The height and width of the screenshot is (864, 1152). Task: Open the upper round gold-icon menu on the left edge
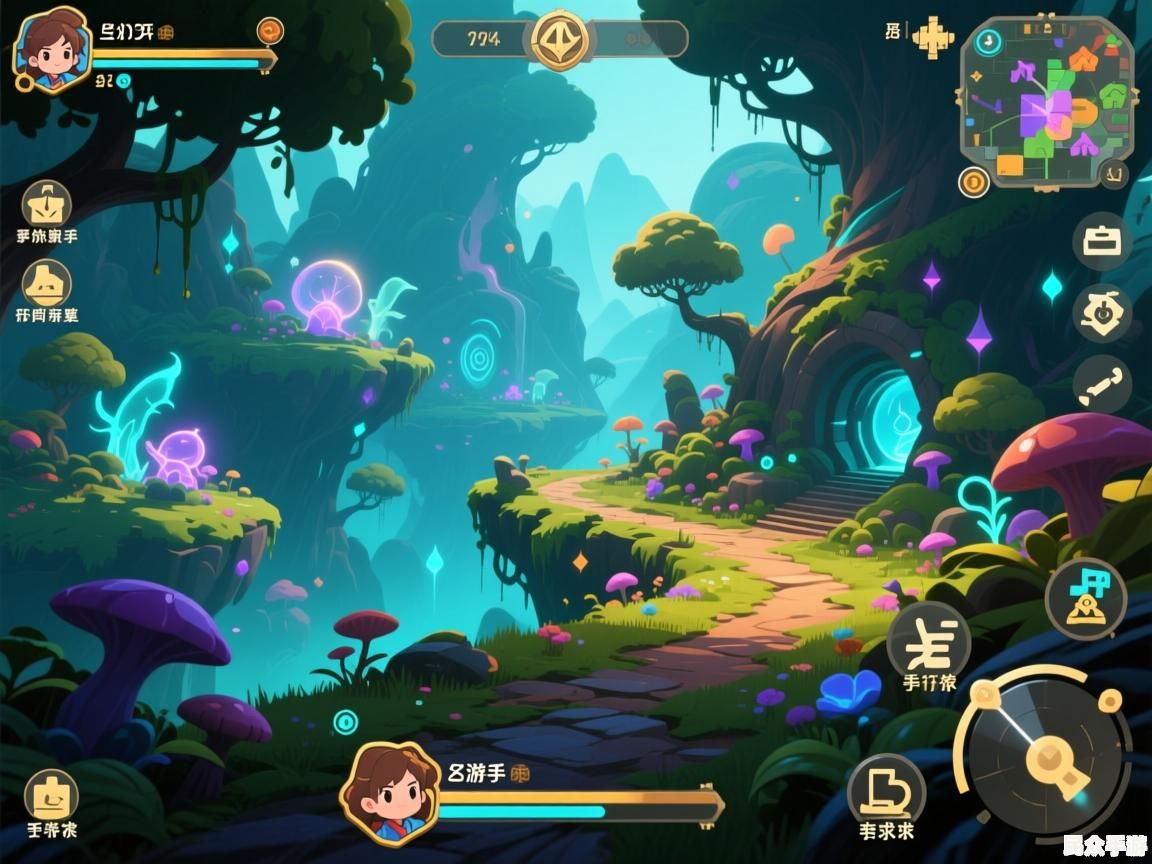point(47,205)
